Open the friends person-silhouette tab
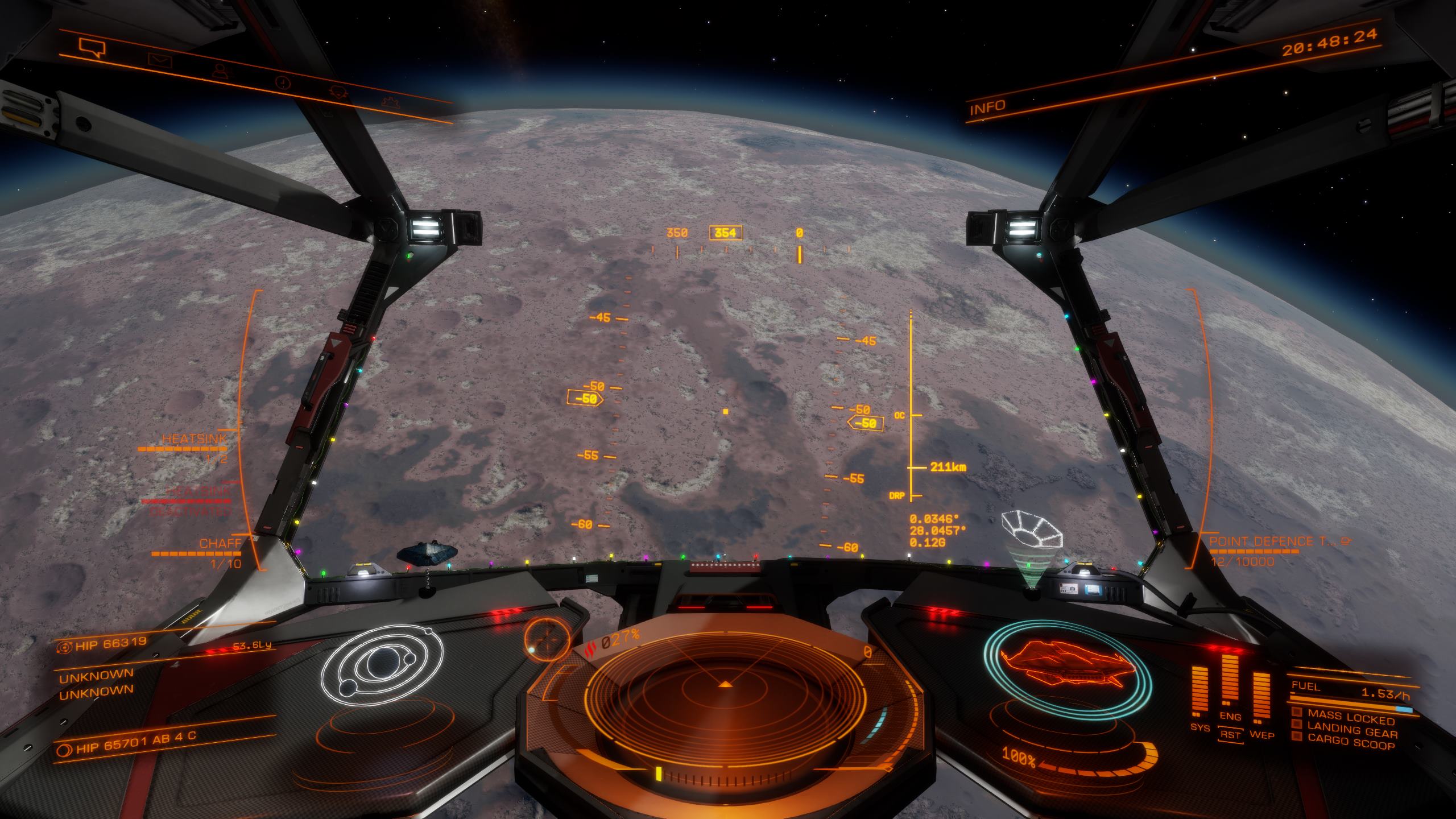This screenshot has height=819, width=1456. coord(219,71)
